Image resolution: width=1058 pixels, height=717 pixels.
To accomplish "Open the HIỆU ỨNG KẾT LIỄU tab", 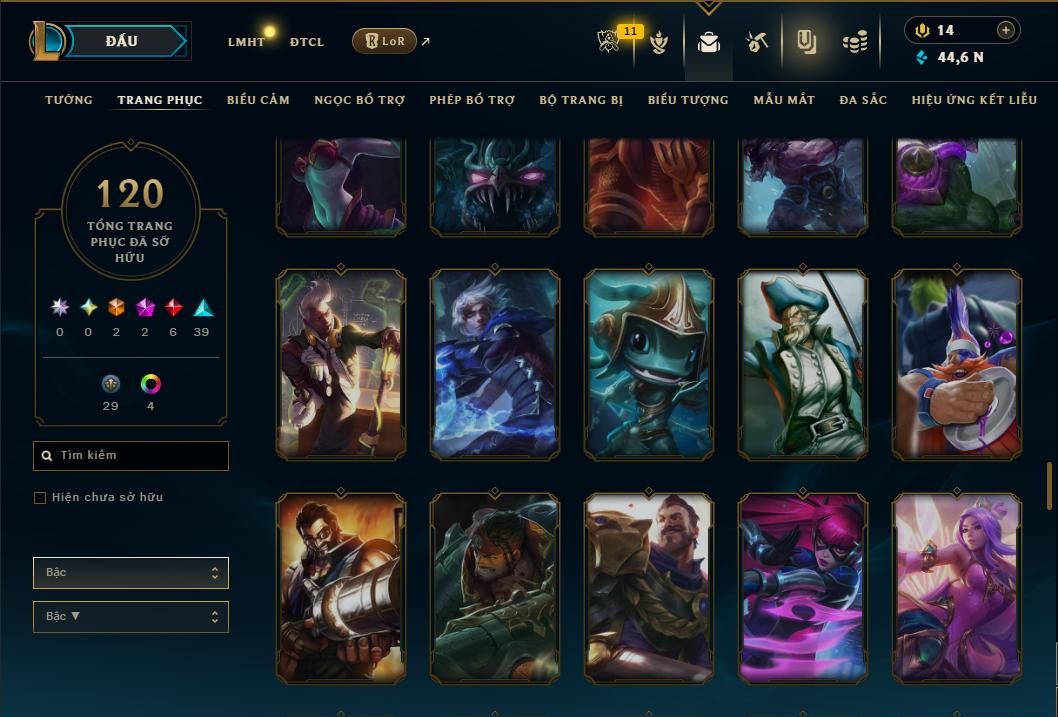I will (x=974, y=100).
